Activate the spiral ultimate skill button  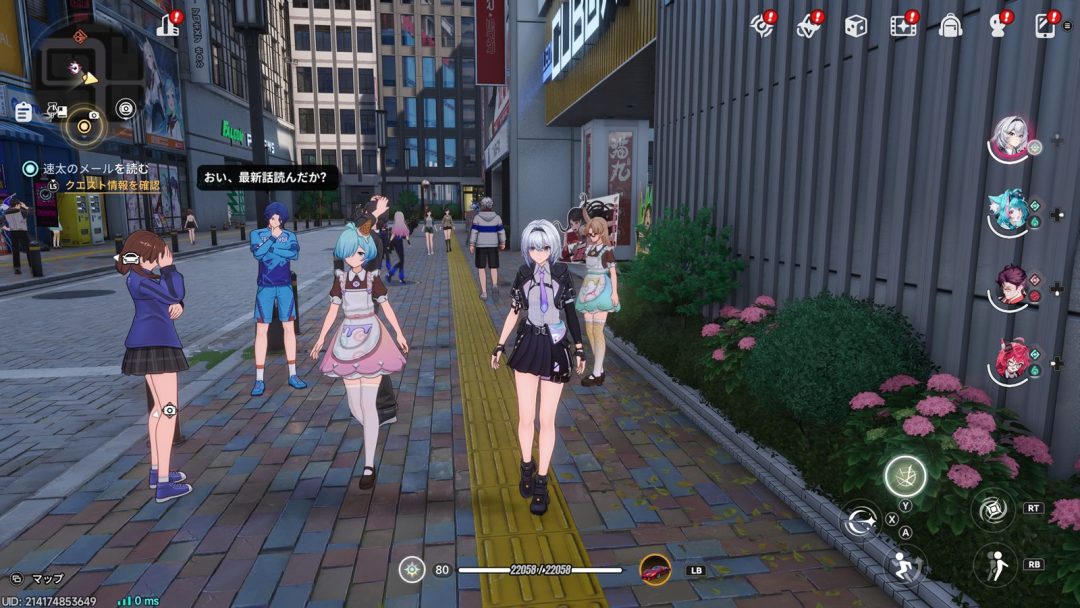pyautogui.click(x=993, y=510)
